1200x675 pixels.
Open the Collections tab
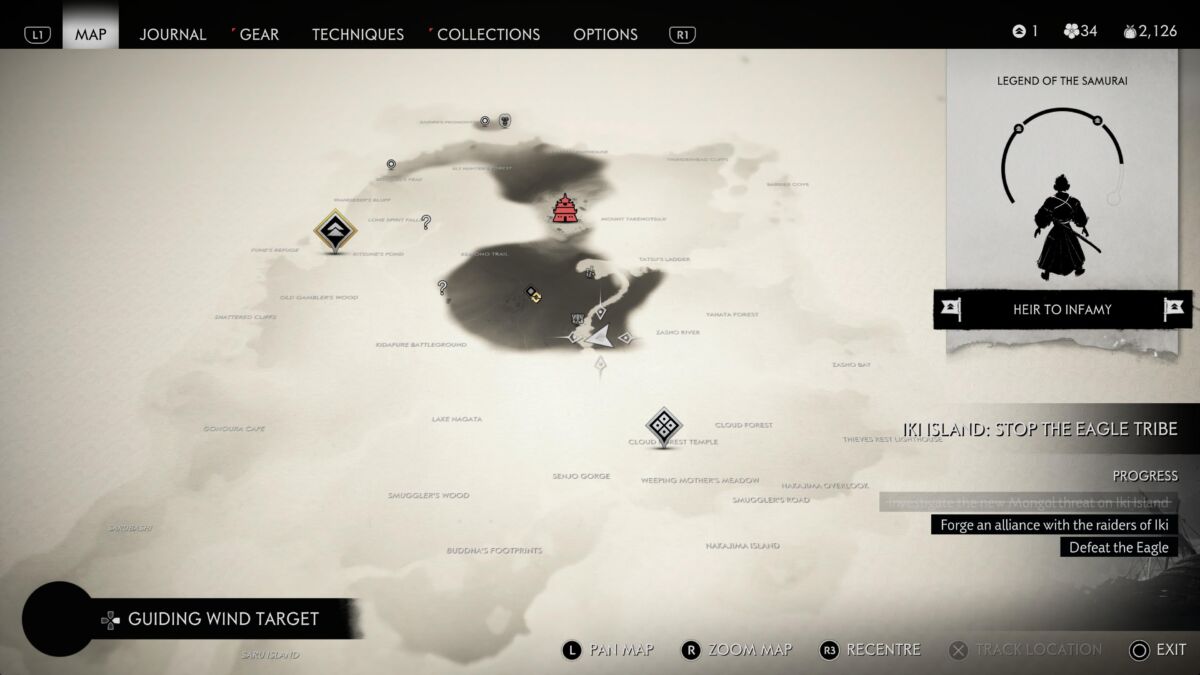click(488, 34)
